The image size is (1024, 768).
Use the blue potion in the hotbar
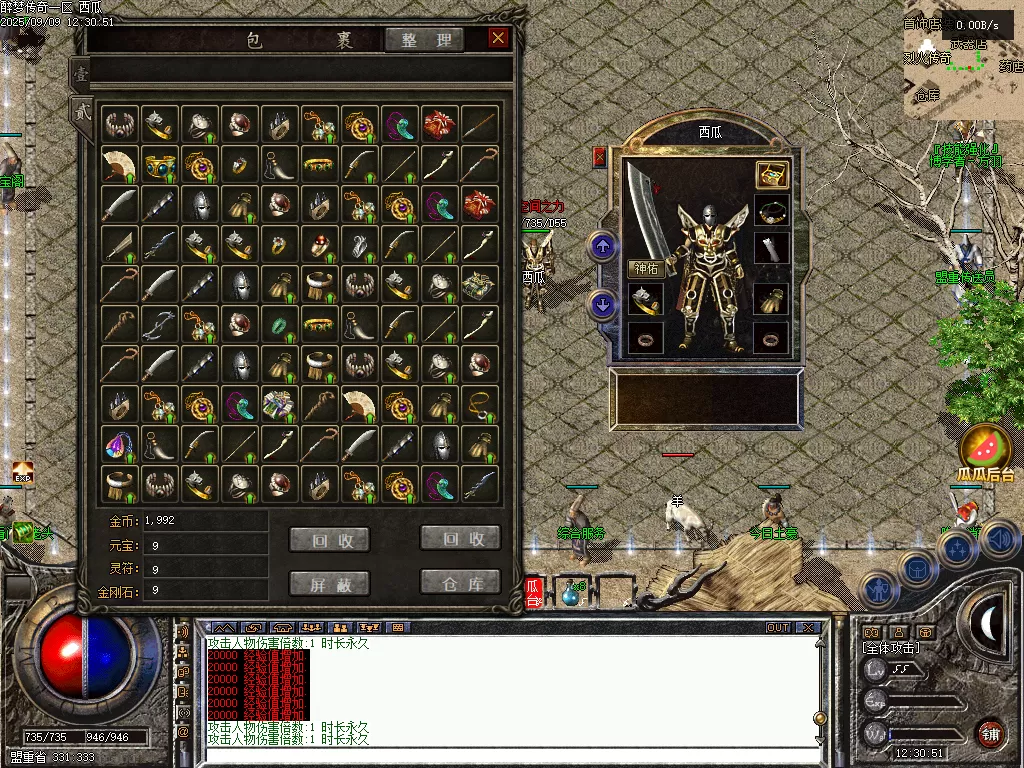coord(573,594)
